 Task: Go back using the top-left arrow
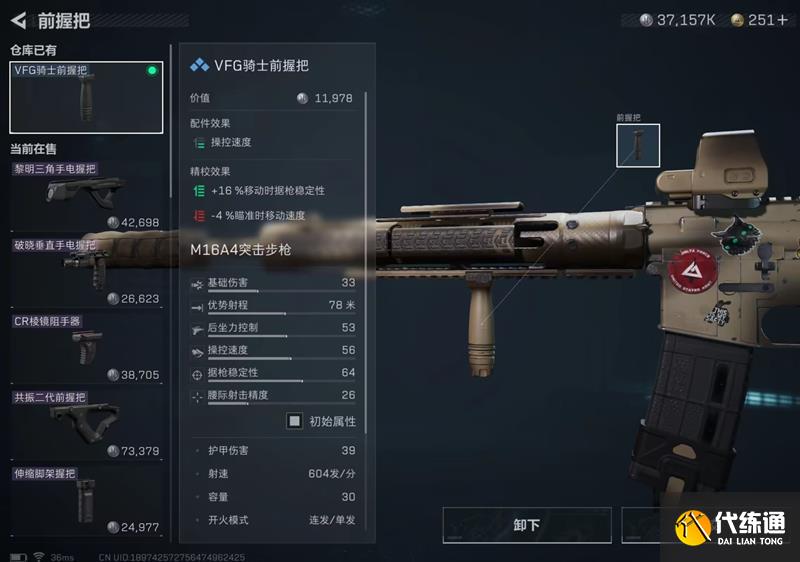point(19,19)
